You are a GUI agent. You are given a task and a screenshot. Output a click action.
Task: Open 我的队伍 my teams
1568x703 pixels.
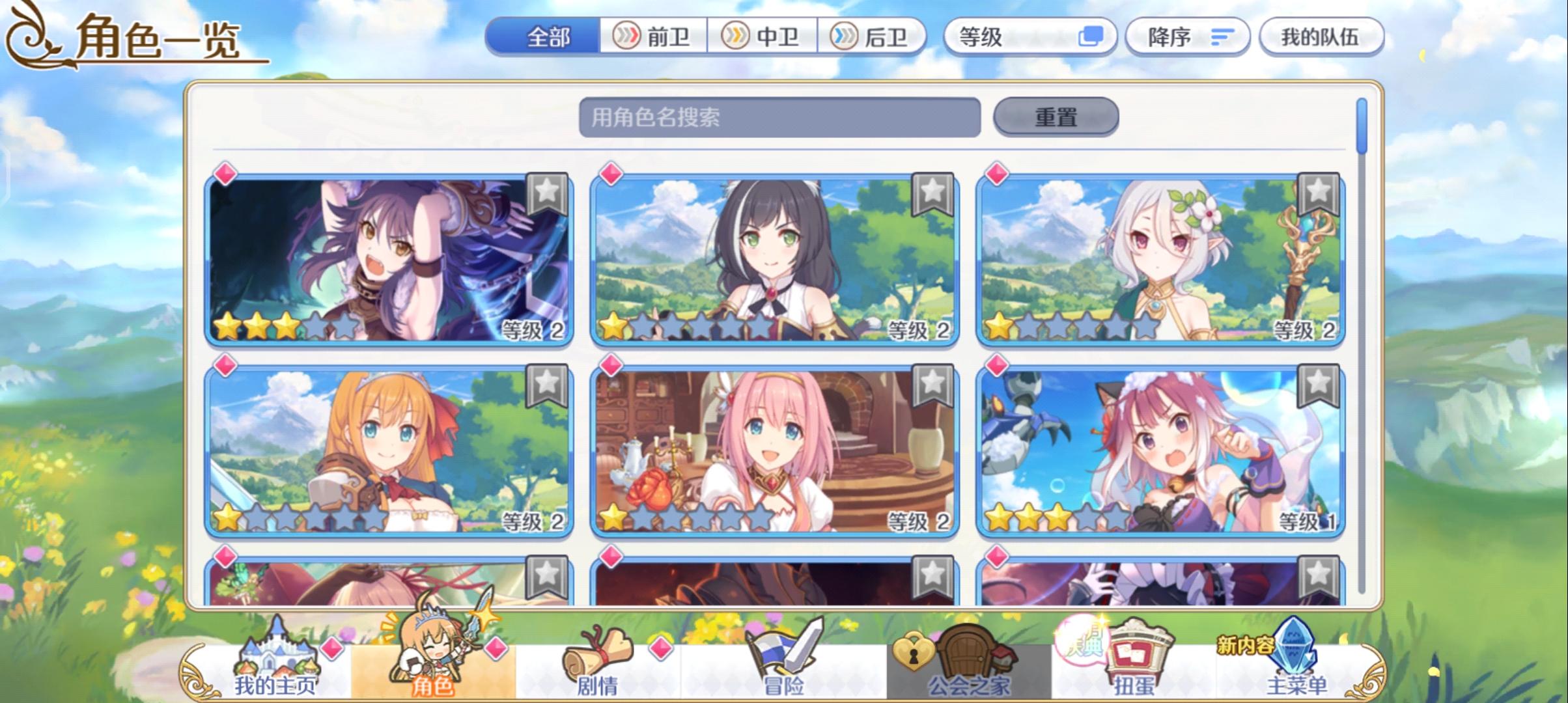click(1322, 37)
